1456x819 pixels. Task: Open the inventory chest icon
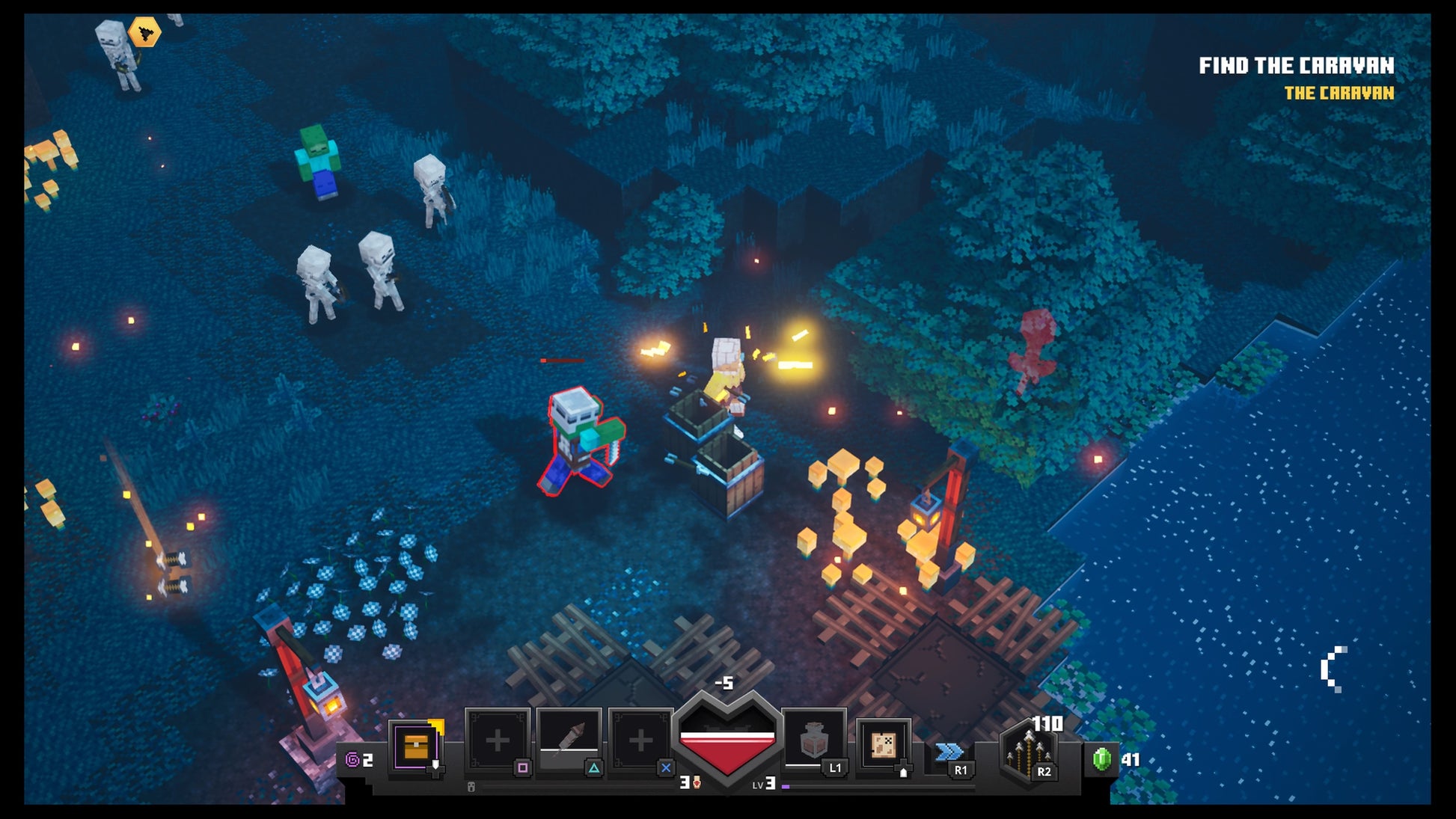click(415, 746)
